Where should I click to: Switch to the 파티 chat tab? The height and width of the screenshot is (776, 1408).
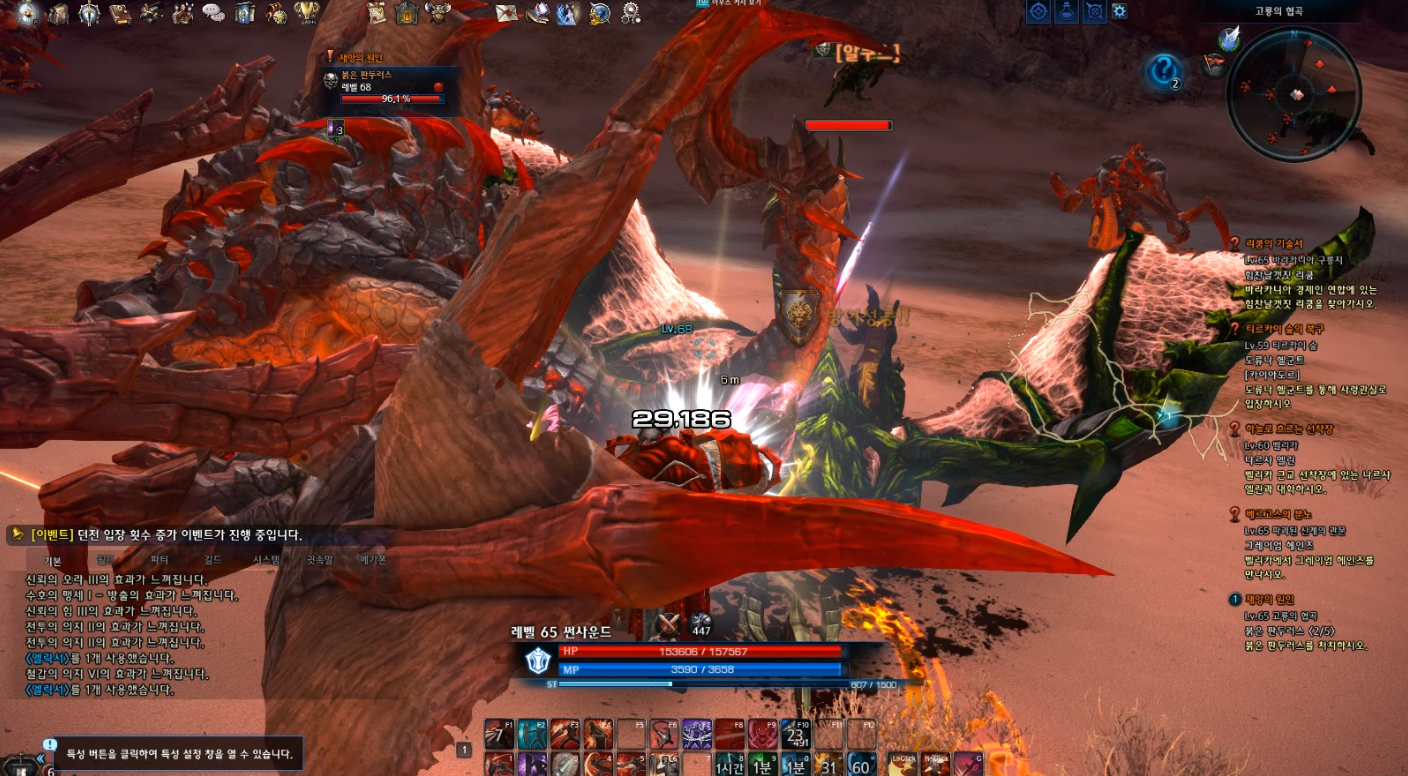click(x=159, y=560)
